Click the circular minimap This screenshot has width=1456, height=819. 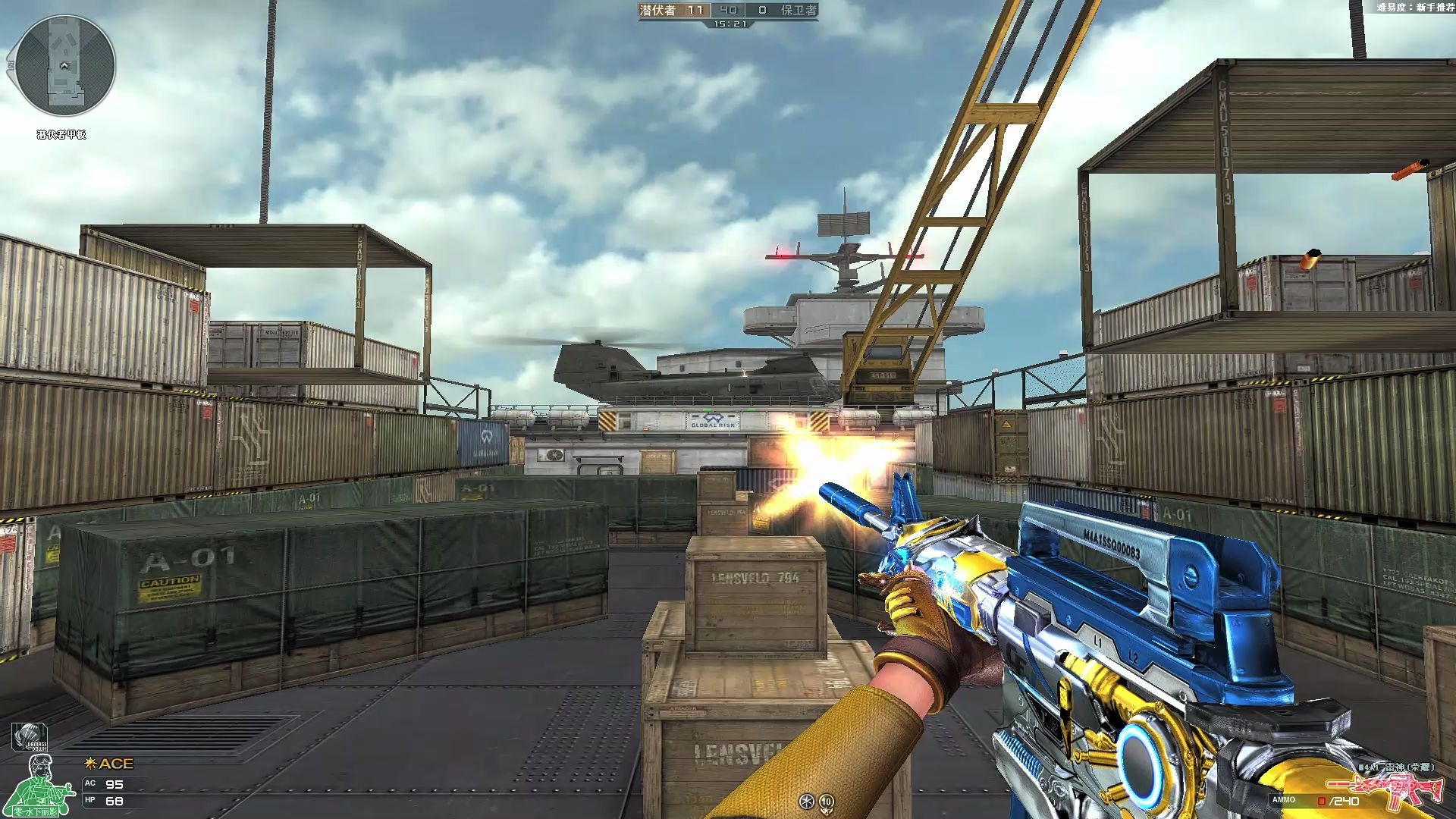point(65,65)
